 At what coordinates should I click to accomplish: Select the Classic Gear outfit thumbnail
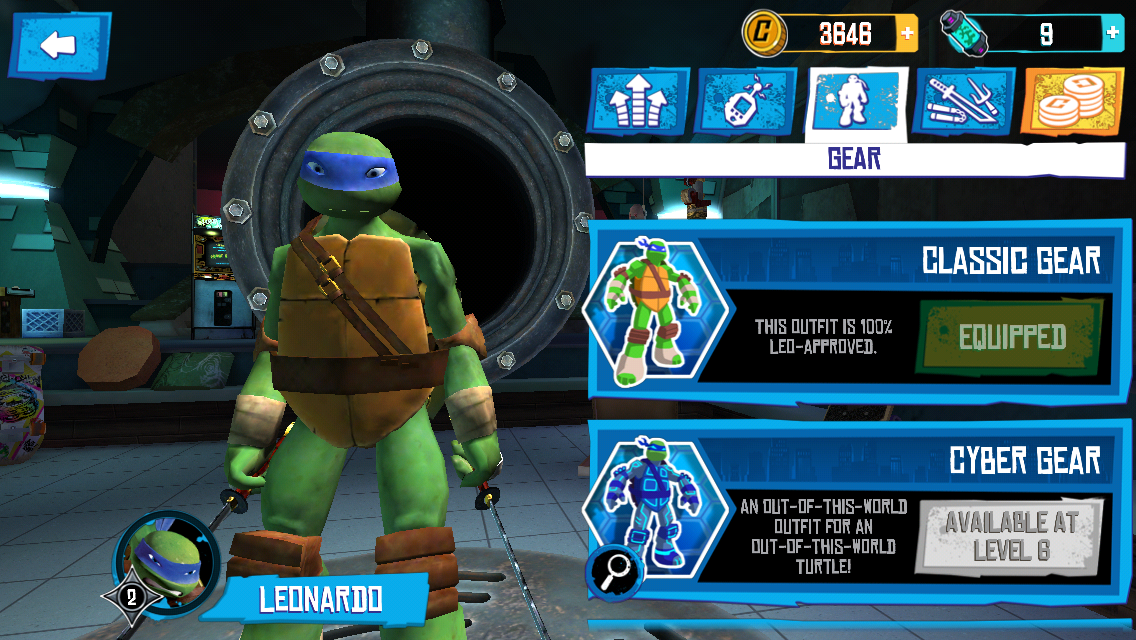click(656, 312)
